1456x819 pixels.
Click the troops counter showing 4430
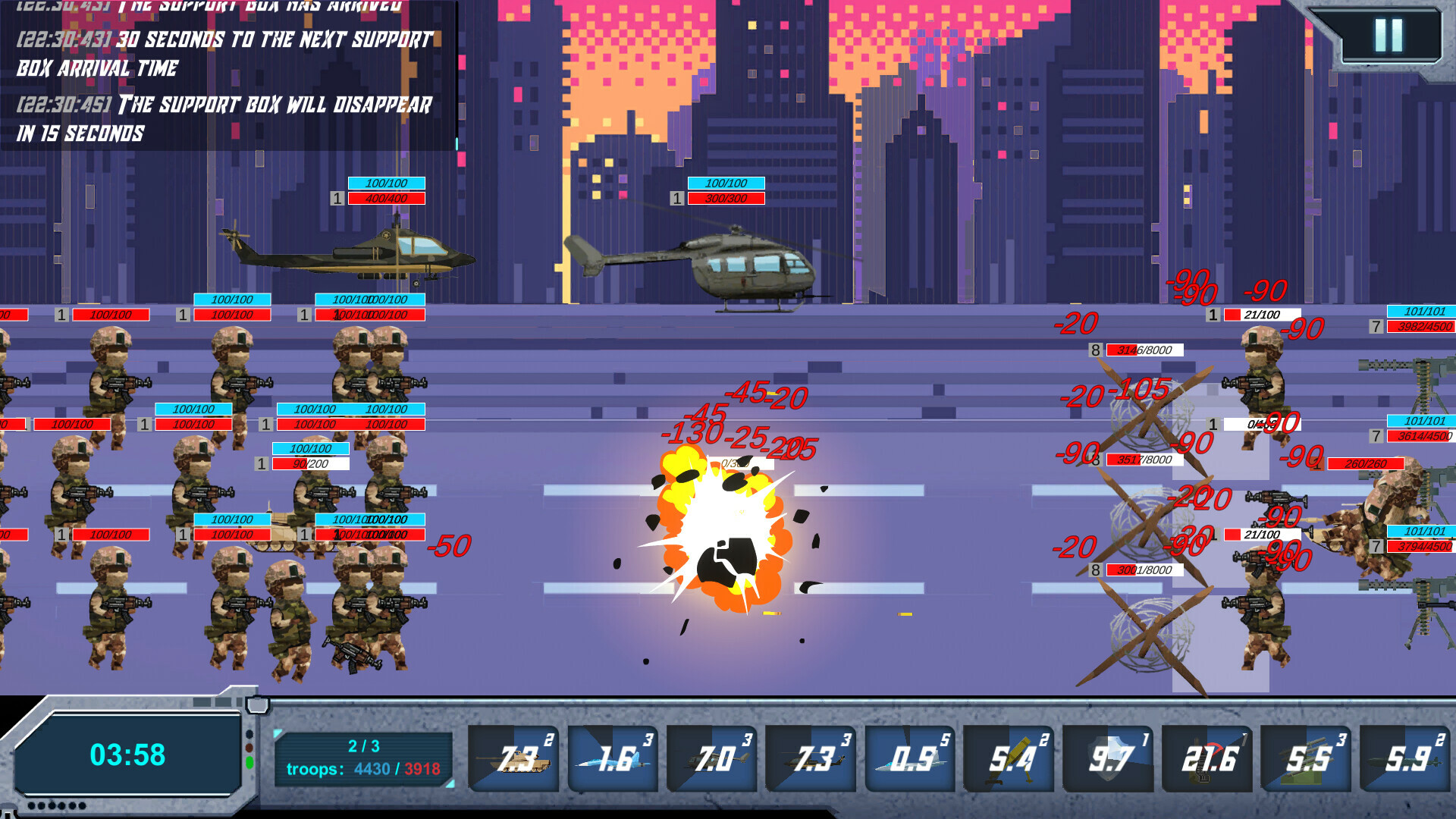coord(372,770)
